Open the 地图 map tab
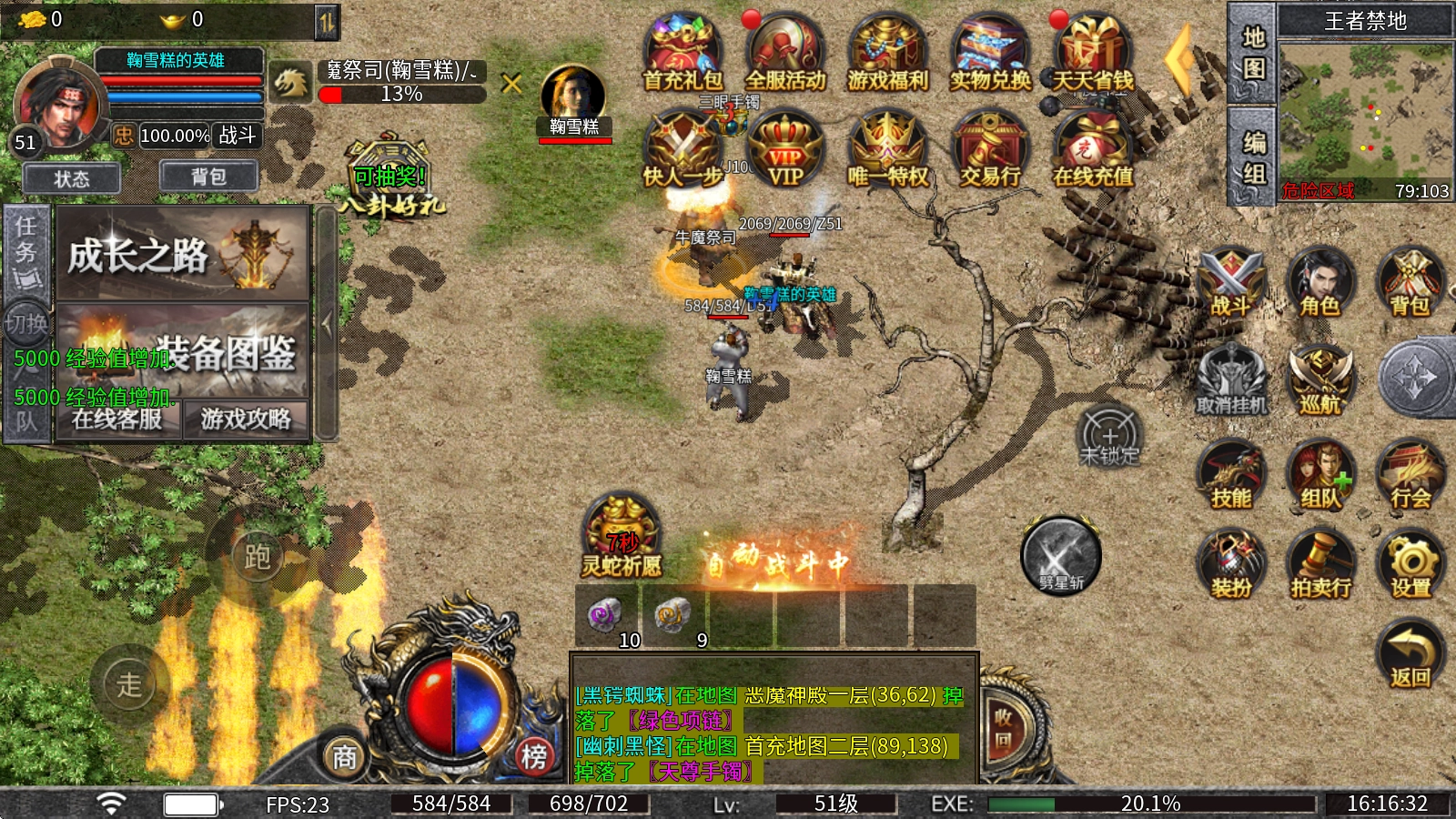This screenshot has width=1456, height=819. pyautogui.click(x=1254, y=53)
